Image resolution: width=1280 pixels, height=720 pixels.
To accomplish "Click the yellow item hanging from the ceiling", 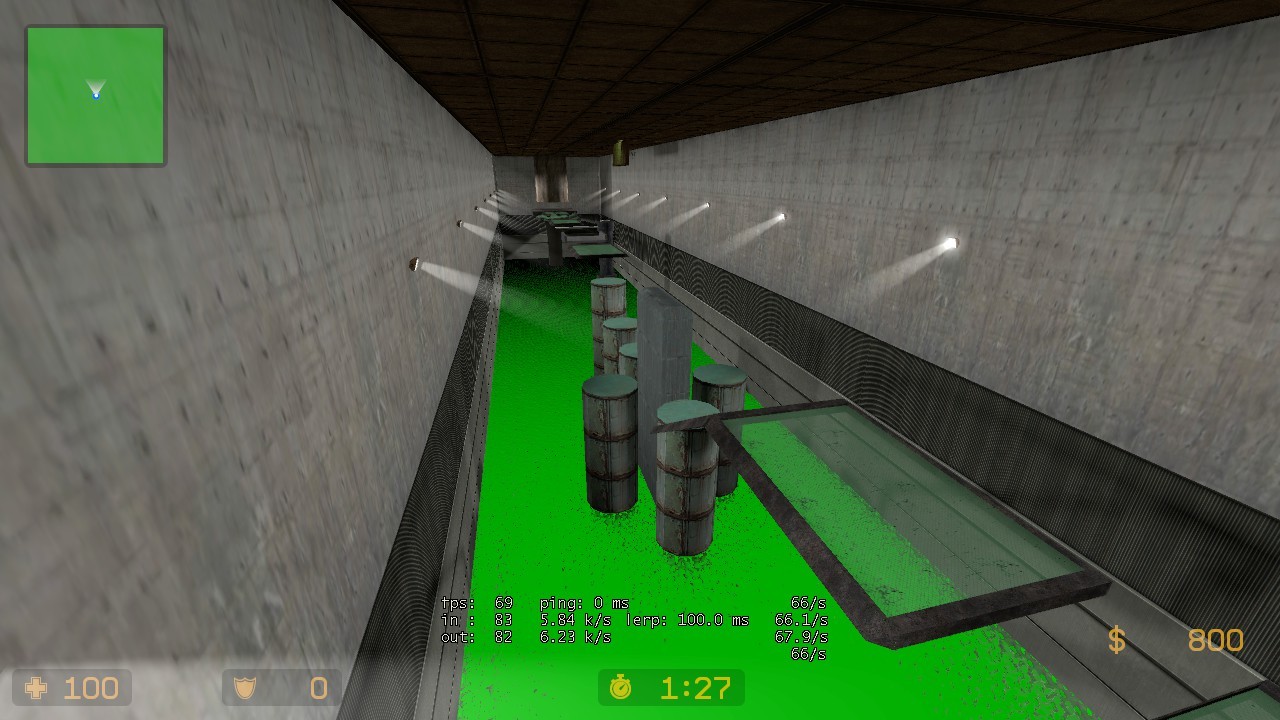I will [x=620, y=153].
